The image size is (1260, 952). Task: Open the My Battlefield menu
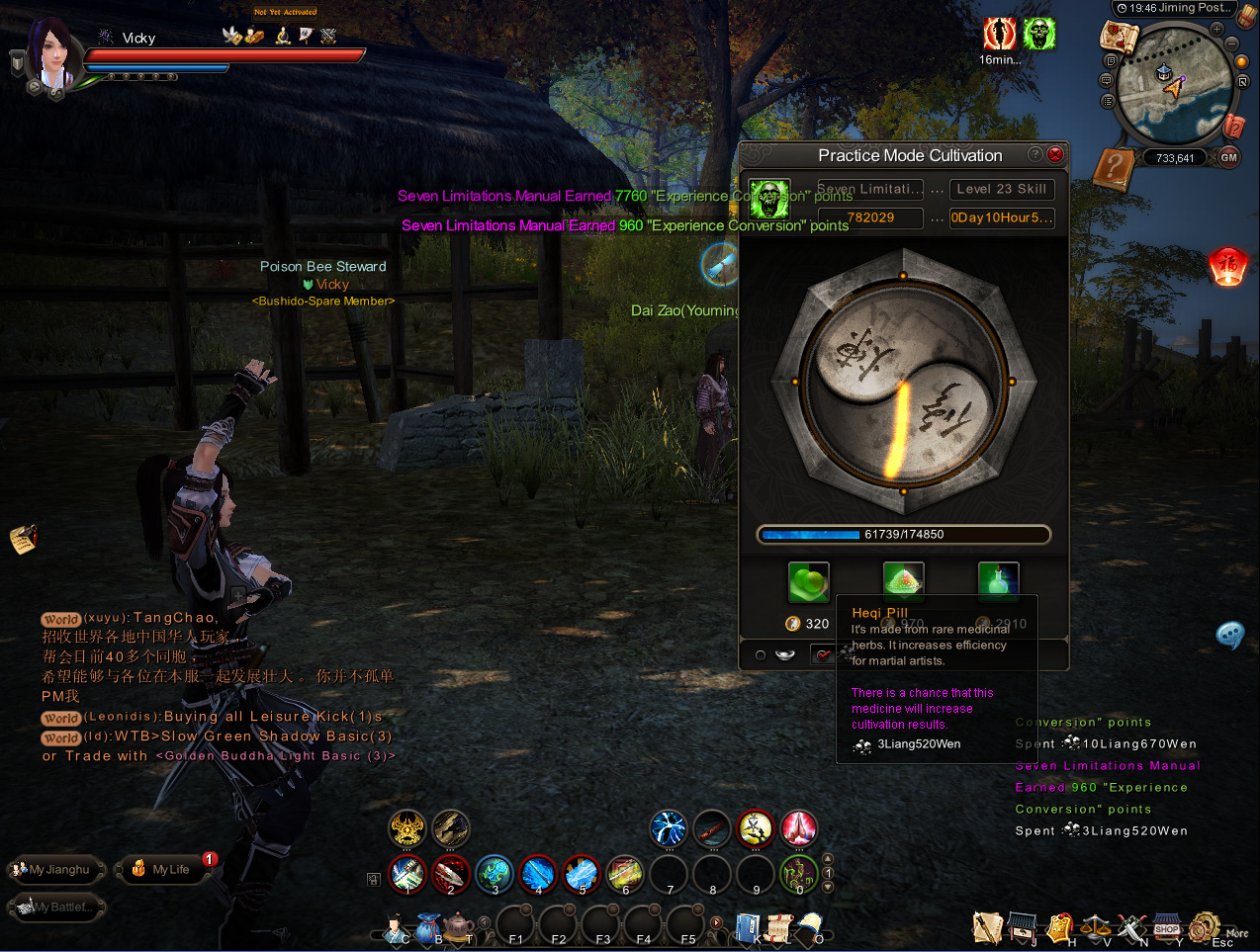click(x=57, y=907)
